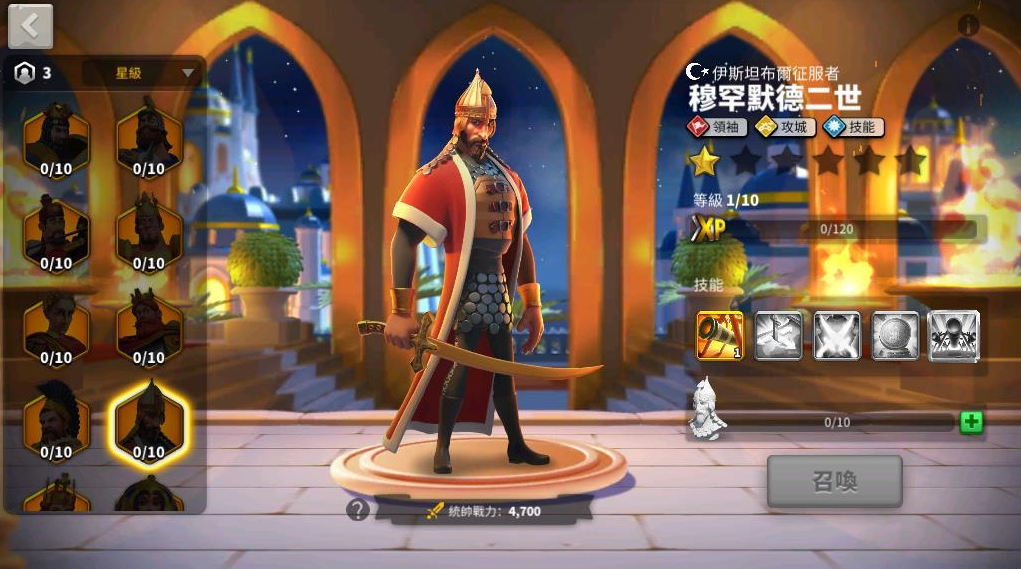Open the 星級 sort dropdown
1021x569 pixels.
click(142, 73)
